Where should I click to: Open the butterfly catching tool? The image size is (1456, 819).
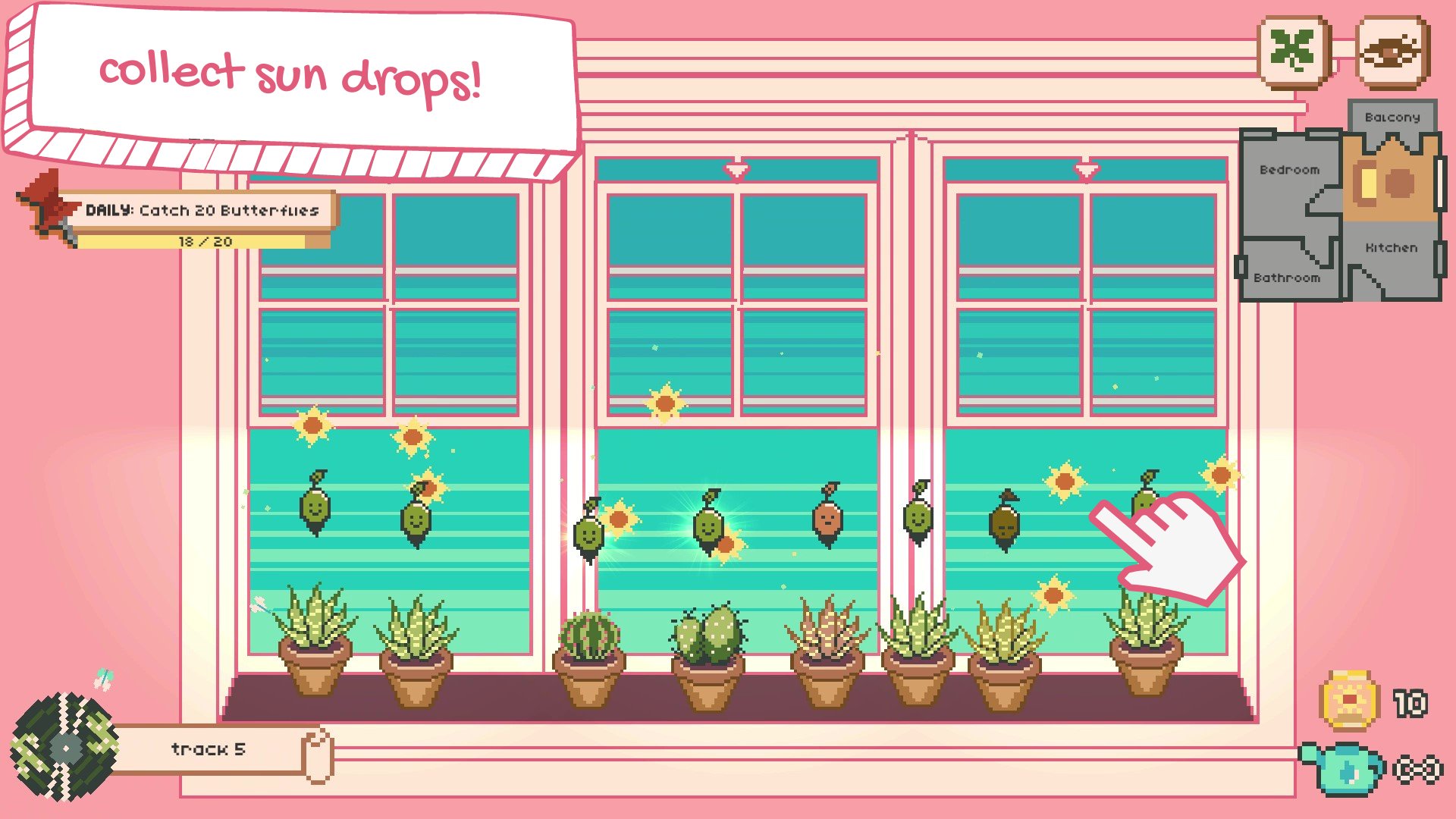(x=1392, y=51)
